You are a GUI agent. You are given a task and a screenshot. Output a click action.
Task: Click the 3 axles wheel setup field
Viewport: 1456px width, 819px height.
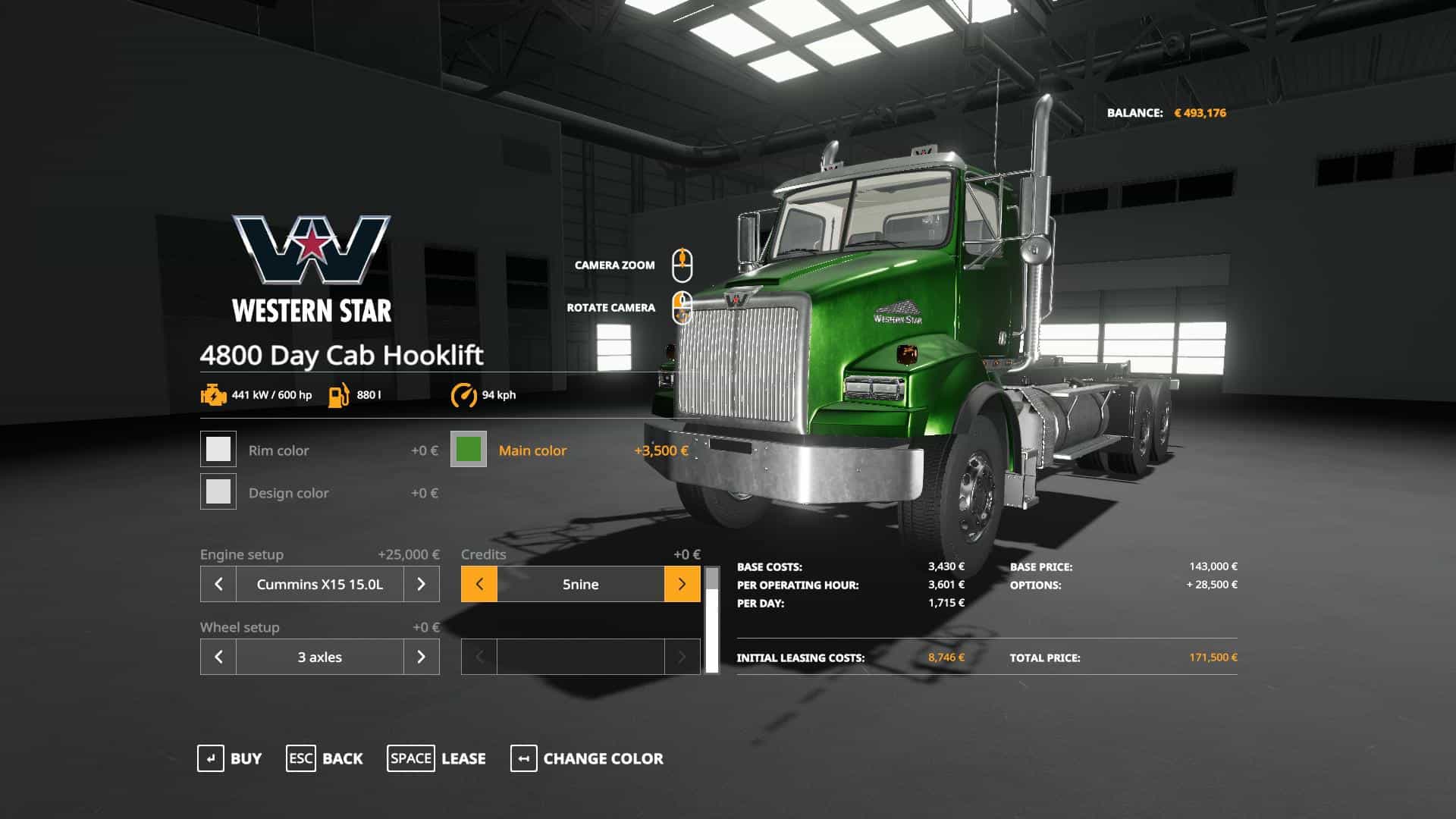point(320,657)
